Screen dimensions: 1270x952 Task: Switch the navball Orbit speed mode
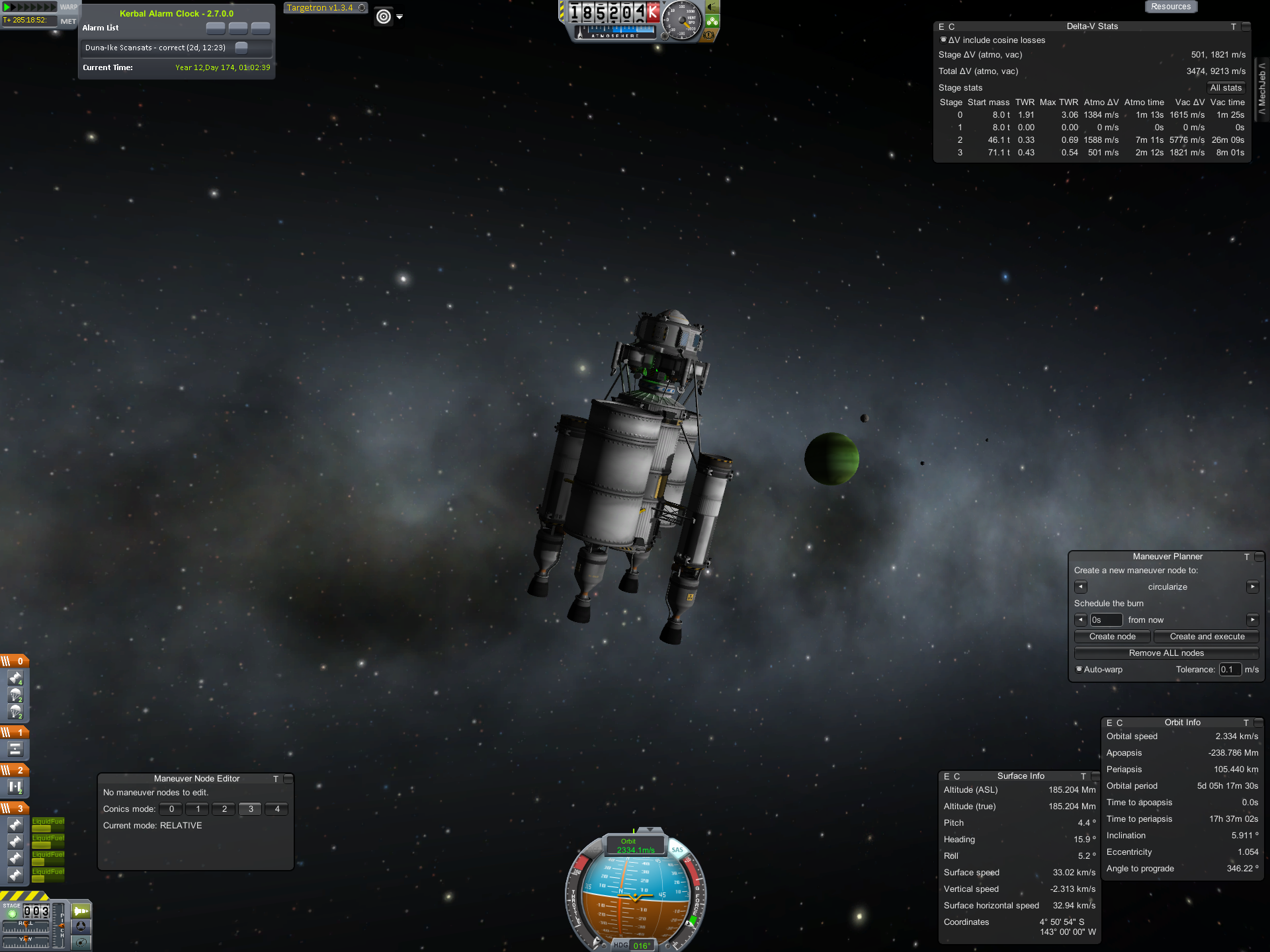[x=634, y=846]
